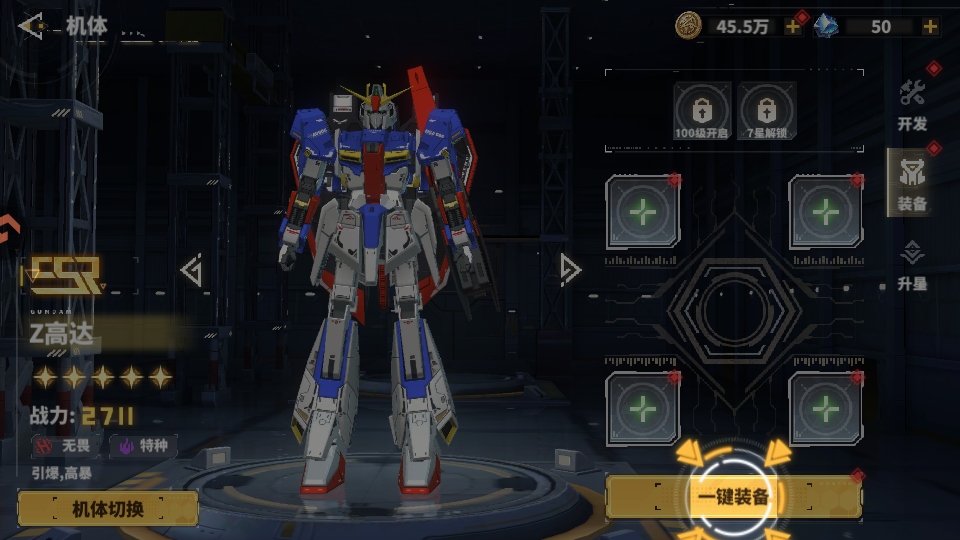This screenshot has height=540, width=960.
Task: Show the next mech with right arrow
Action: 570,269
